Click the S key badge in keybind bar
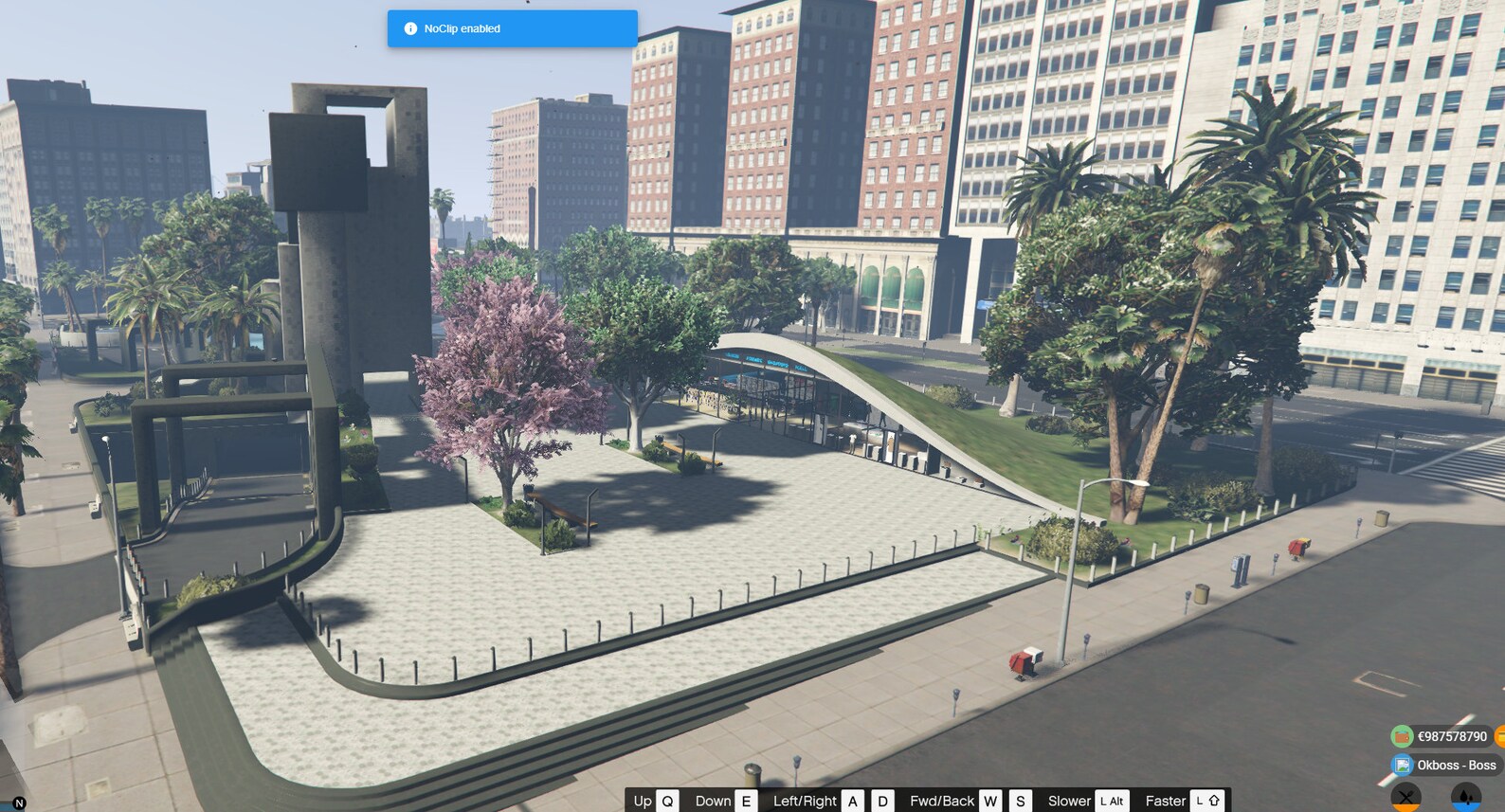 coord(1020,801)
